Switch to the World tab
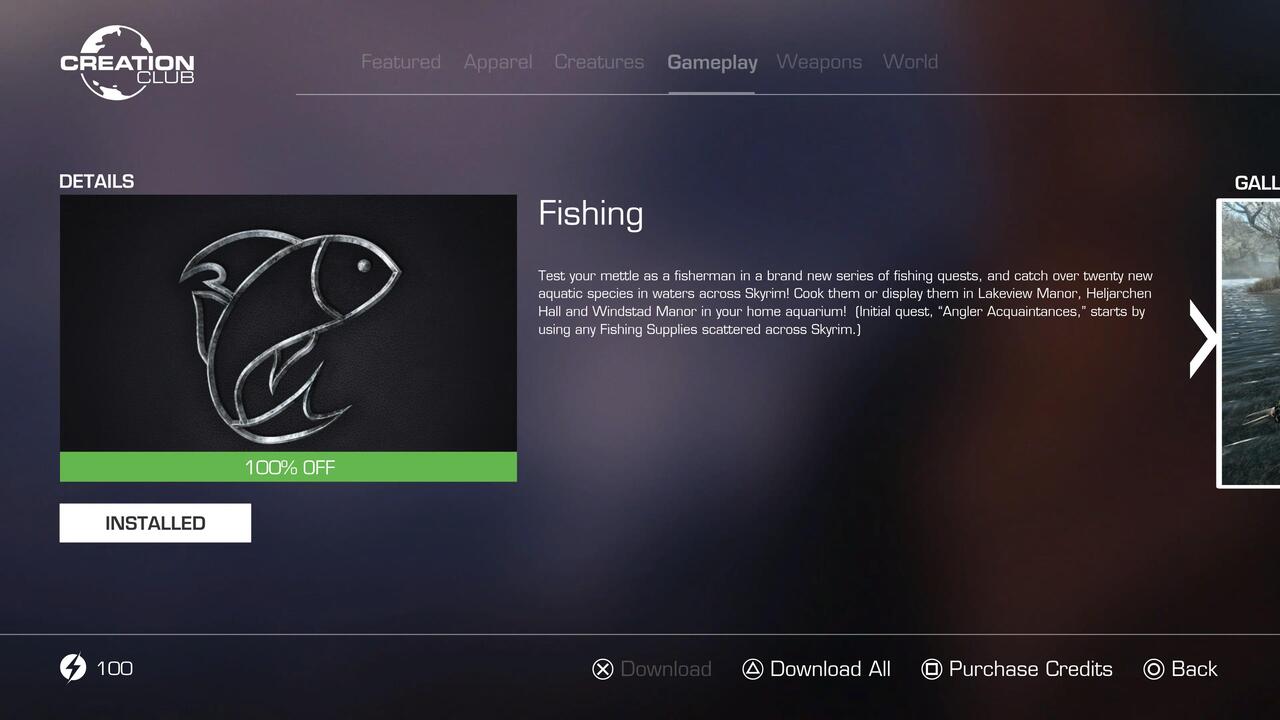The image size is (1280, 720). (x=910, y=61)
